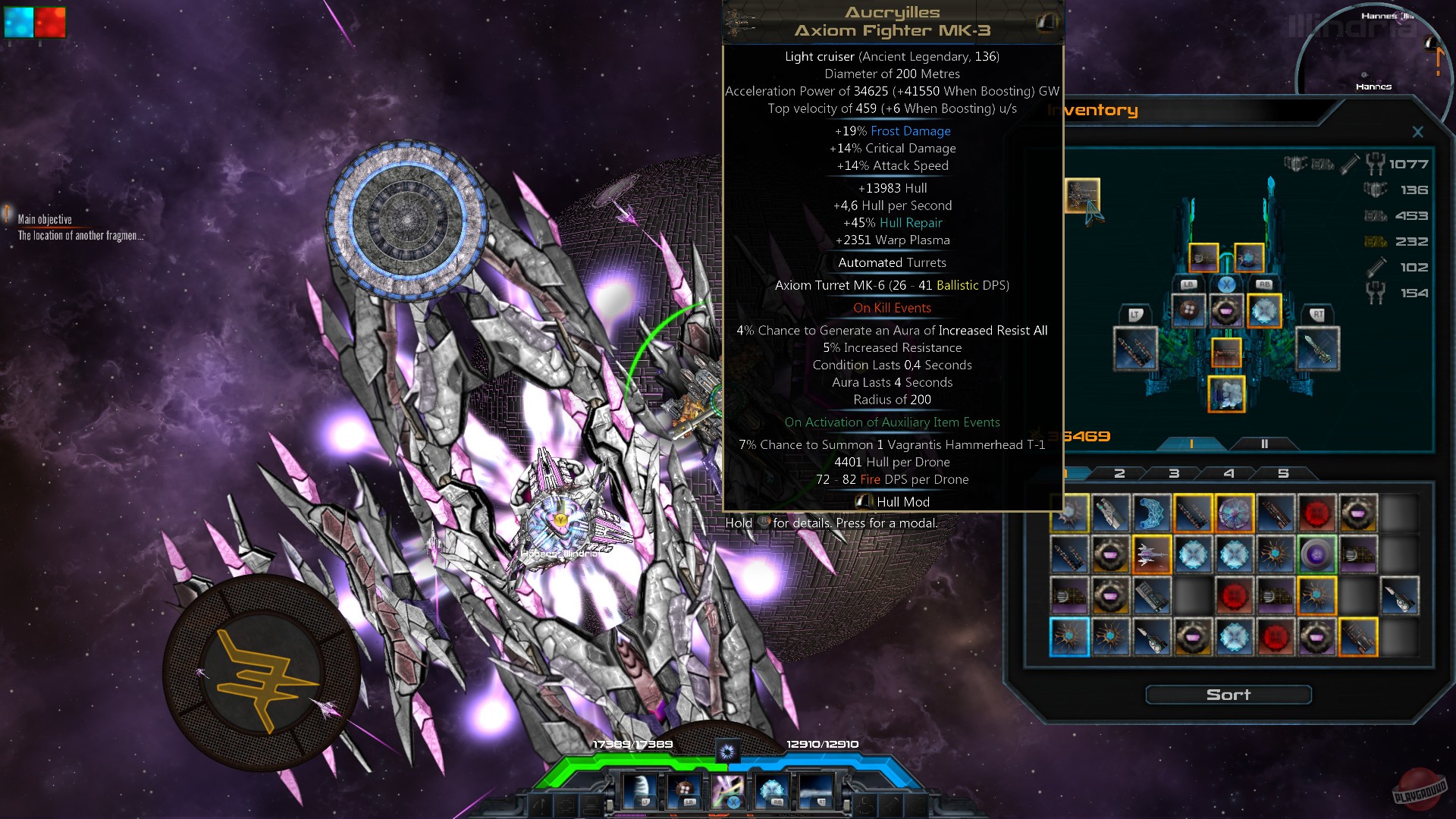The width and height of the screenshot is (1456, 819).
Task: Click the engine ring module in the X slot
Action: point(1227,311)
